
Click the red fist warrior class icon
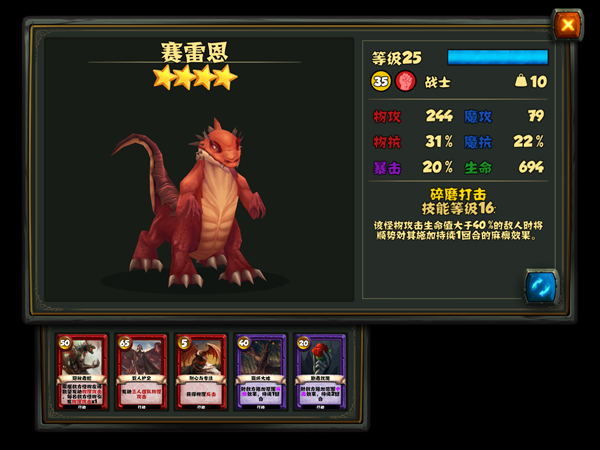click(x=405, y=82)
